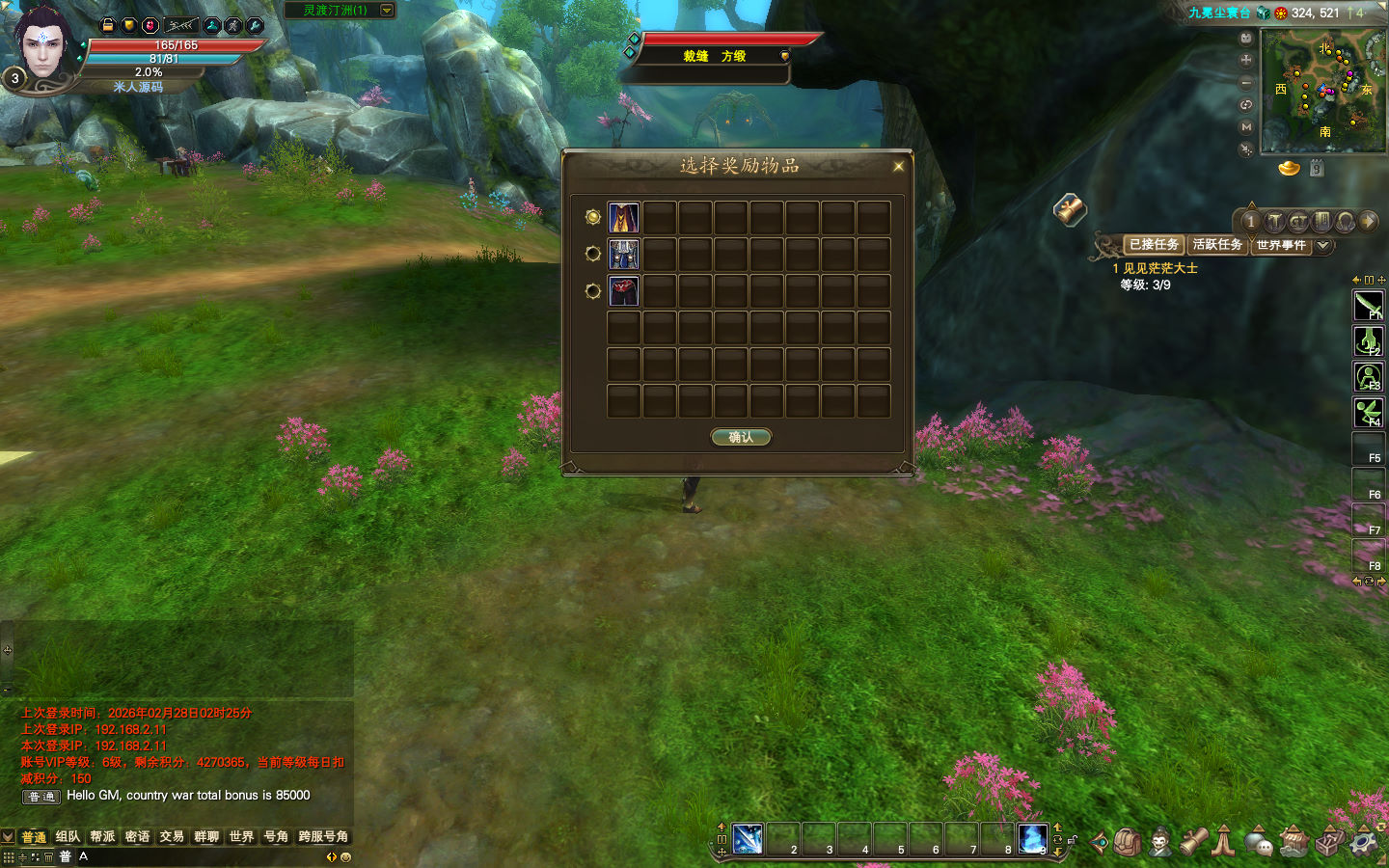Zoom in the minimap with plus button
1389x868 pixels.
pyautogui.click(x=1246, y=60)
